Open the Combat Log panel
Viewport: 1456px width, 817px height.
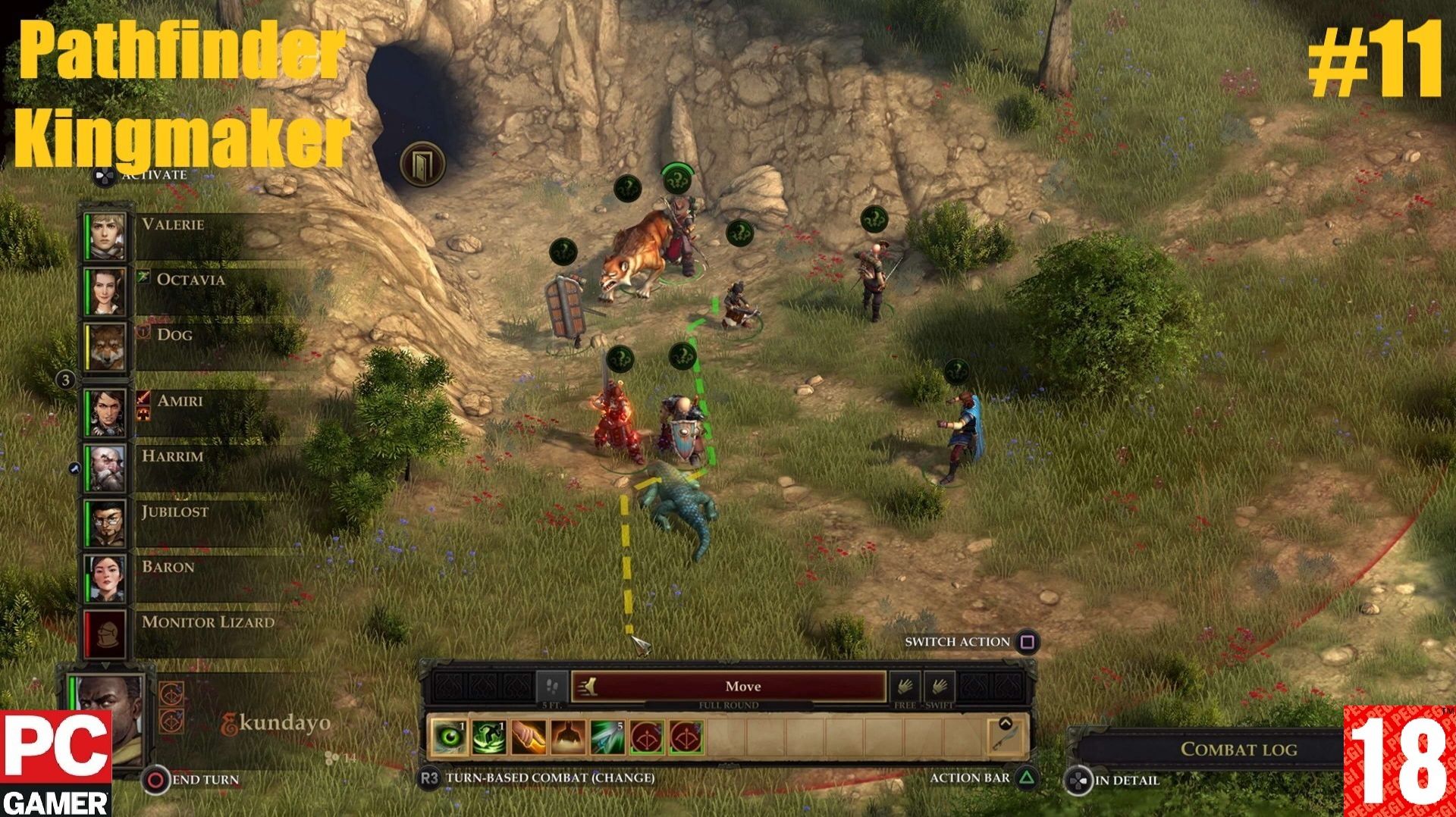[x=1238, y=750]
